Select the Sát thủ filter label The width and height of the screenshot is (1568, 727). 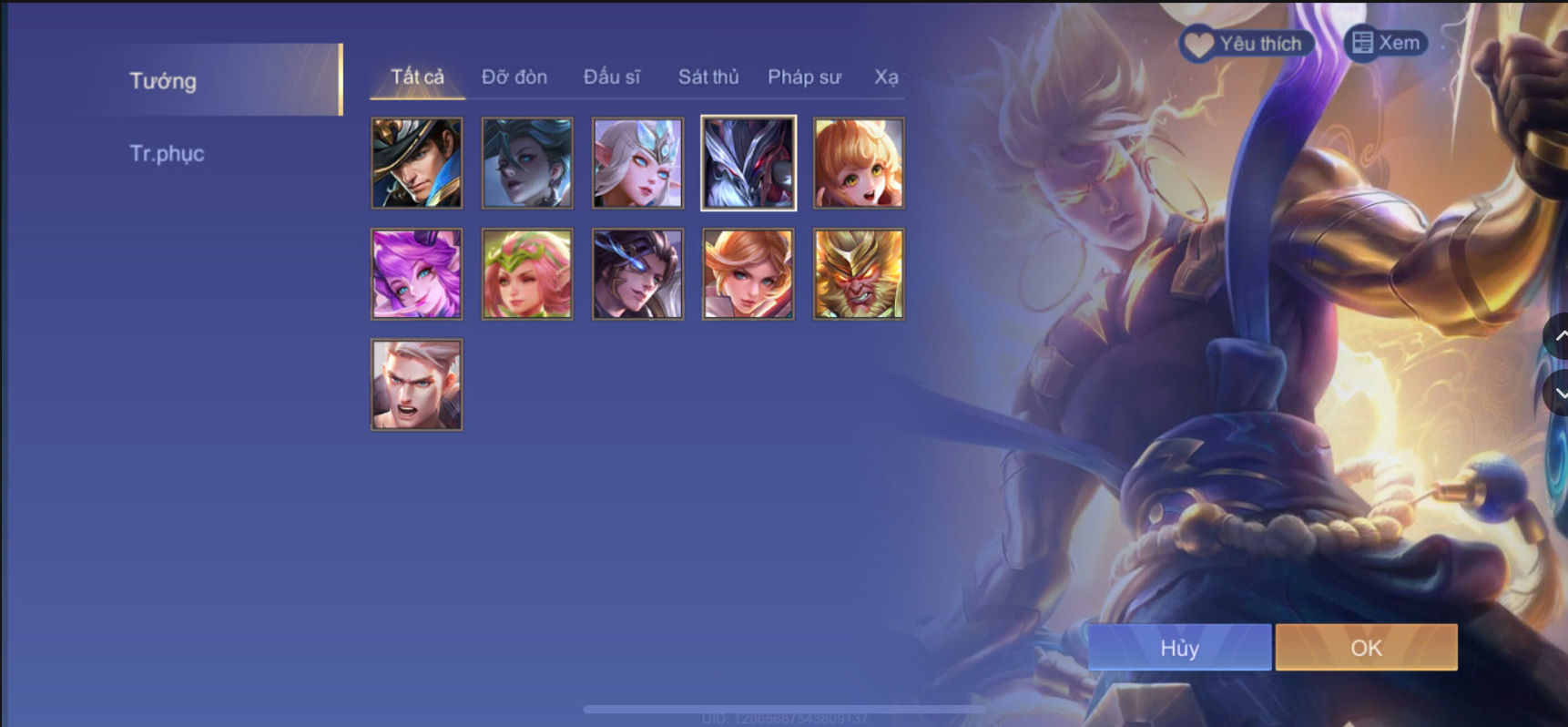(708, 77)
